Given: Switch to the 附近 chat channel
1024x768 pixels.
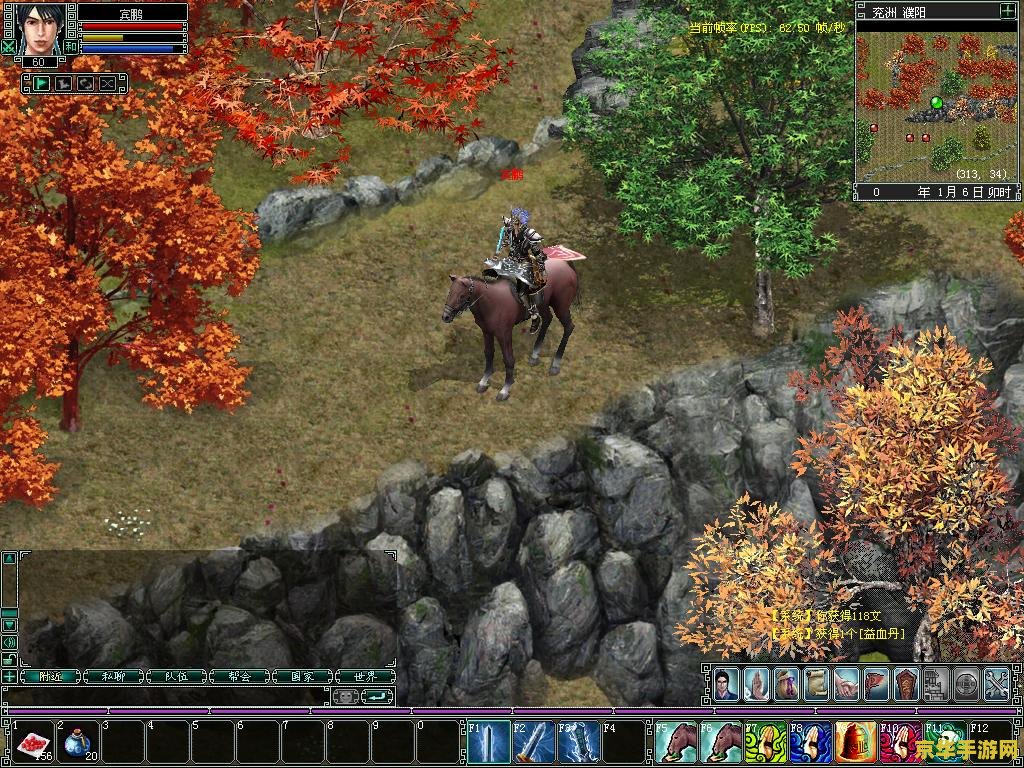Looking at the screenshot, I should (51, 676).
